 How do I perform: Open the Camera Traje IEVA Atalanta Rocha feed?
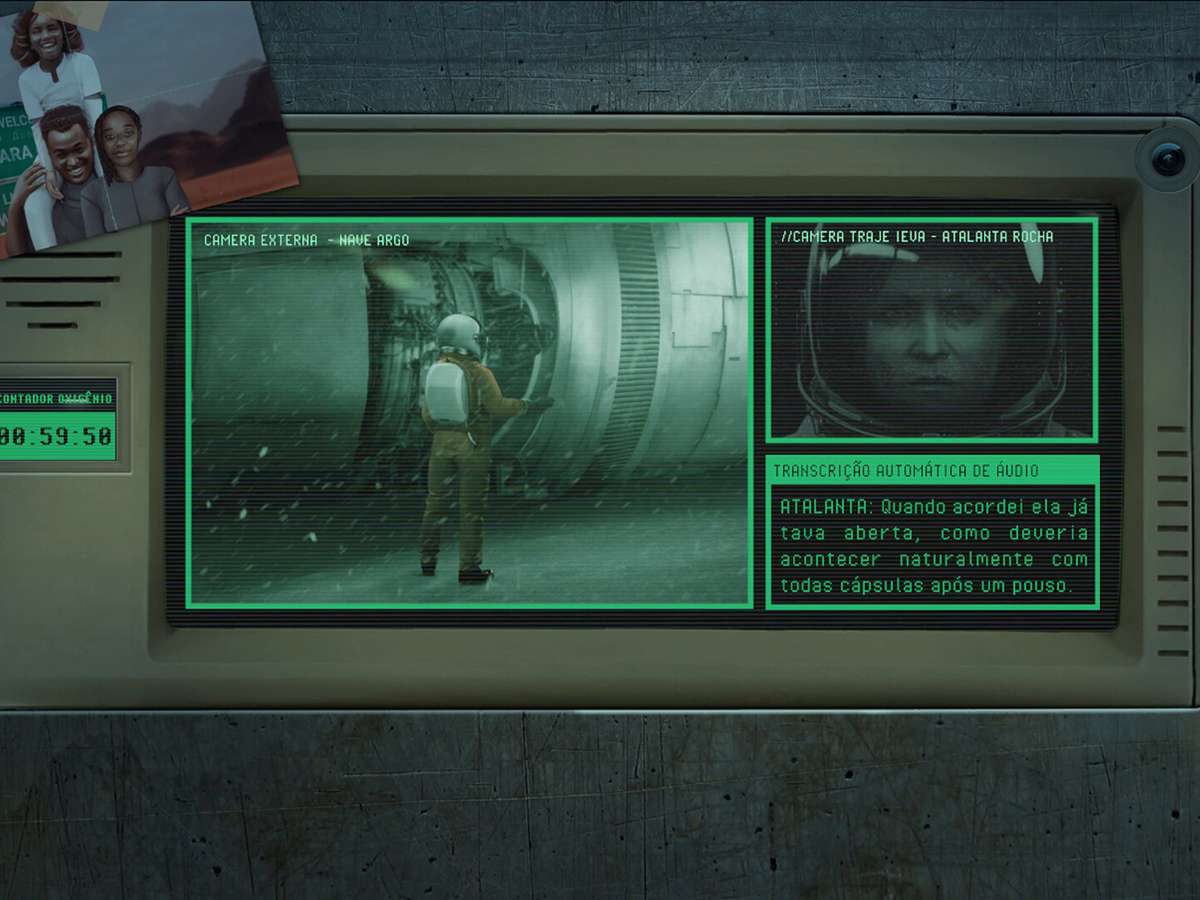931,330
